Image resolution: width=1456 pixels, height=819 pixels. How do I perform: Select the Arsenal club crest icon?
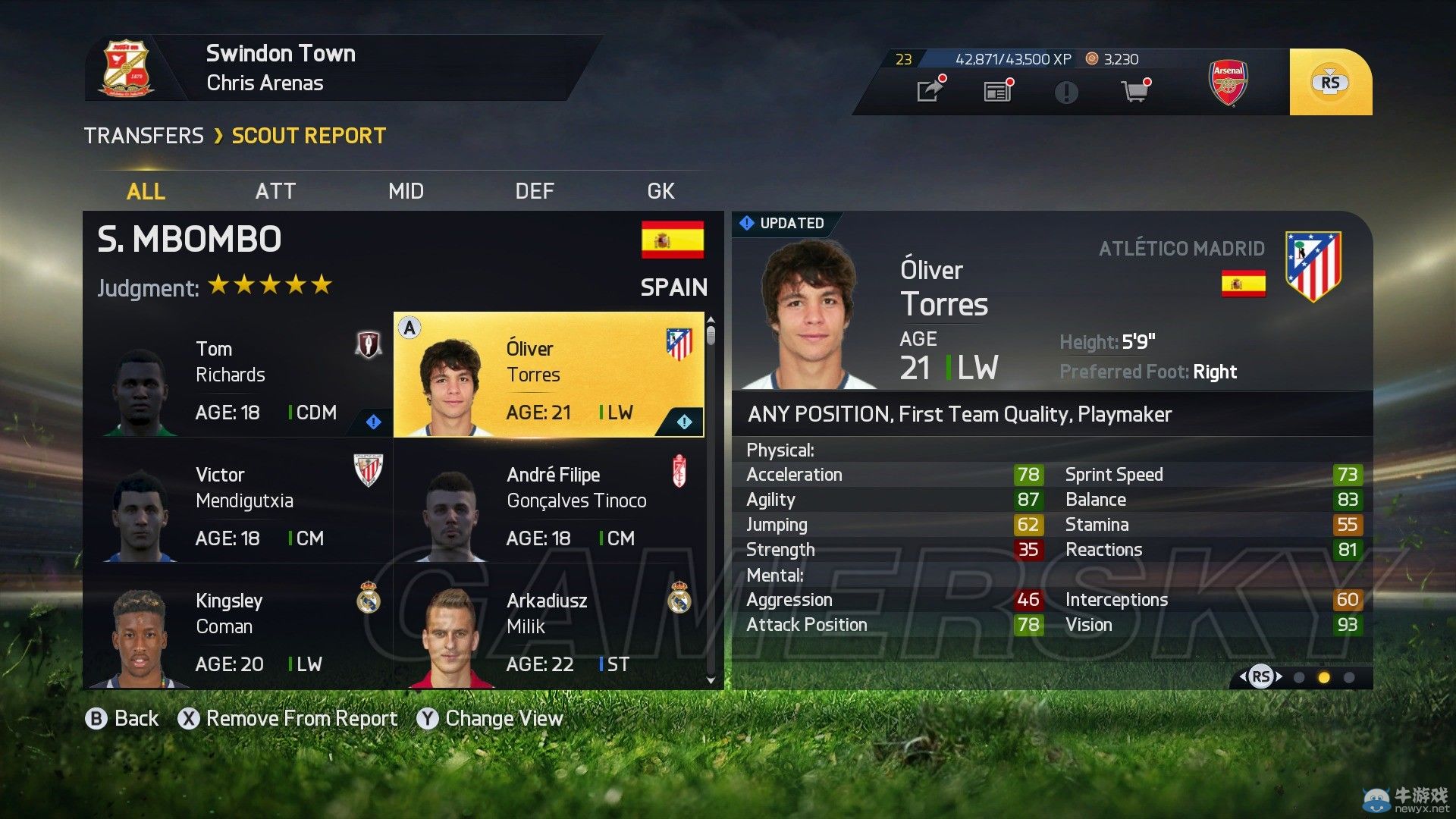[x=1228, y=82]
